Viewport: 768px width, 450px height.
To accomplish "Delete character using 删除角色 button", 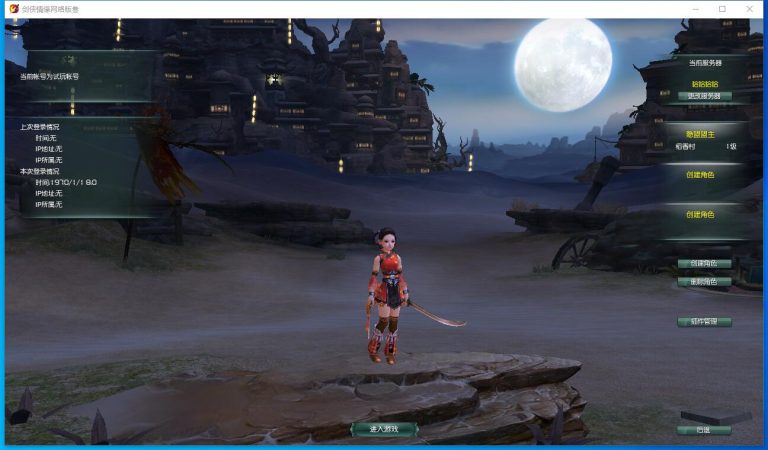I will pyautogui.click(x=704, y=282).
